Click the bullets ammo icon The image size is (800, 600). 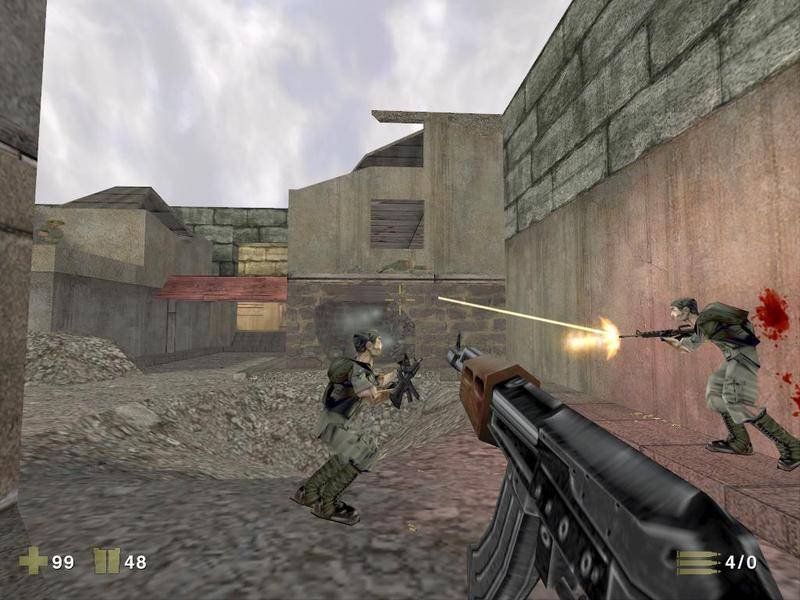tap(697, 562)
